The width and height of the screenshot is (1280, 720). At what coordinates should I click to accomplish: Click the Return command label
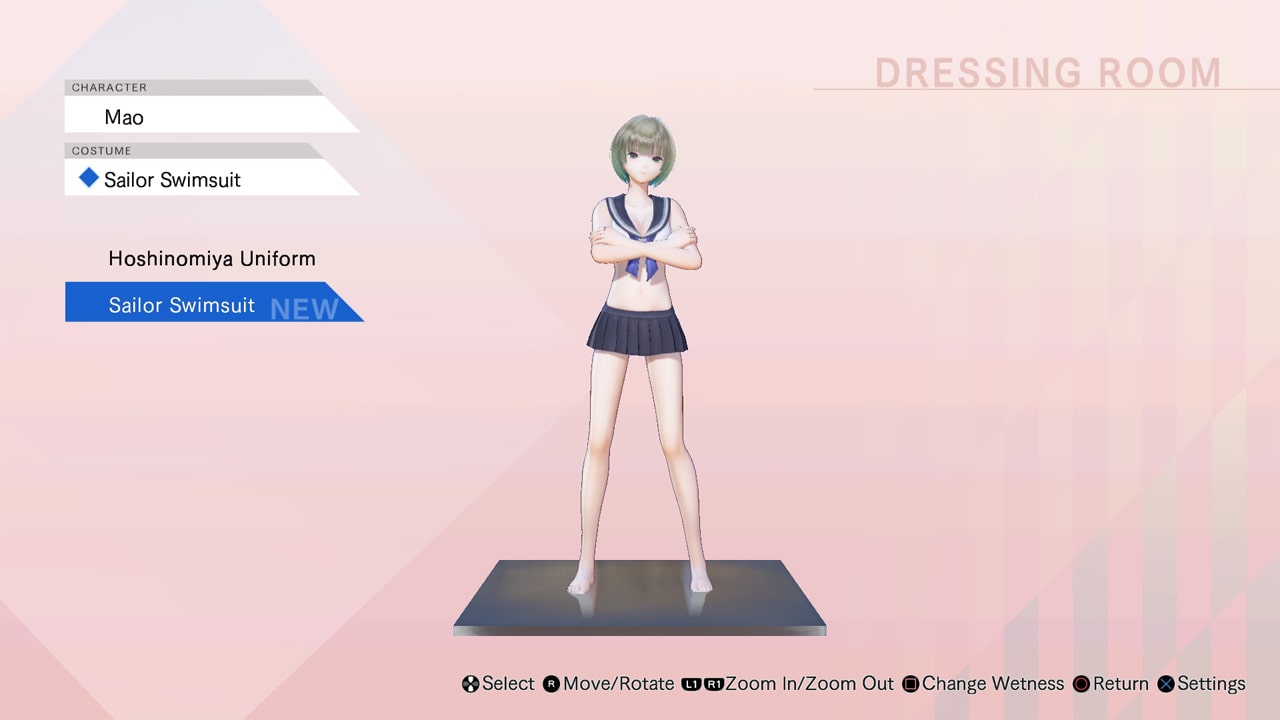[1118, 684]
